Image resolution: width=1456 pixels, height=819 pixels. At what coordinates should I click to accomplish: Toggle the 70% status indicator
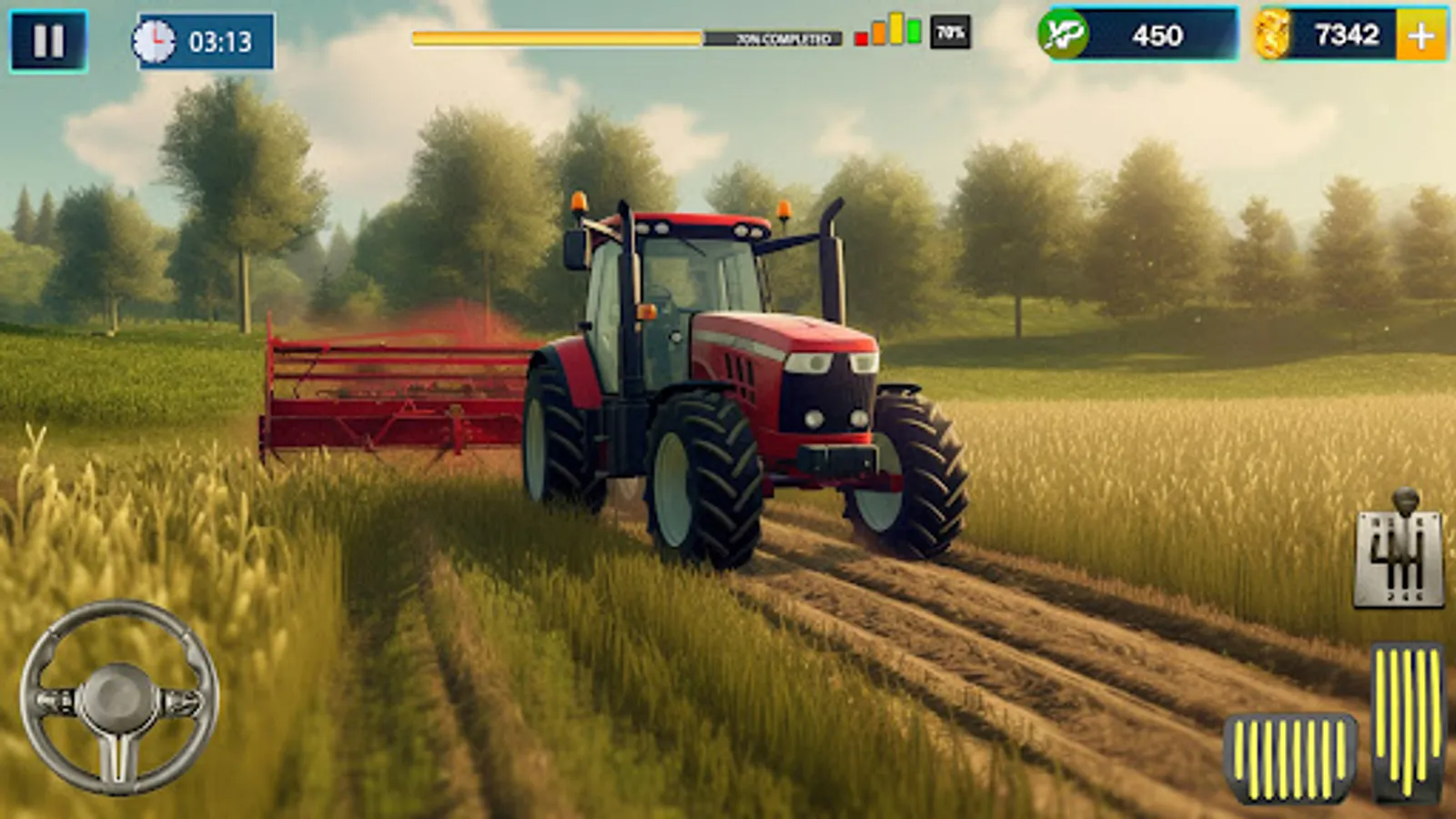coord(949,34)
